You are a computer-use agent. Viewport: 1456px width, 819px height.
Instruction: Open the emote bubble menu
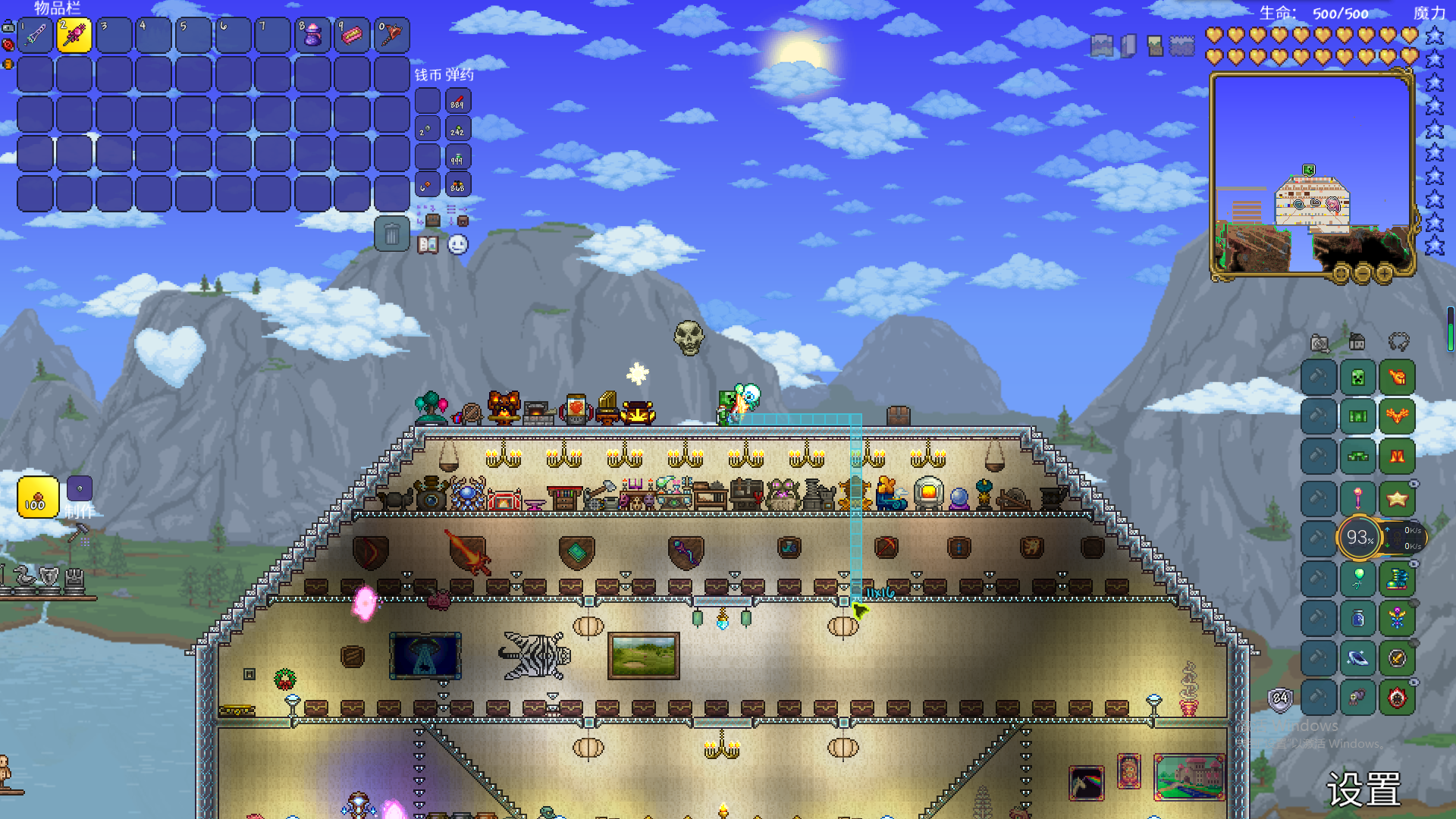point(458,245)
